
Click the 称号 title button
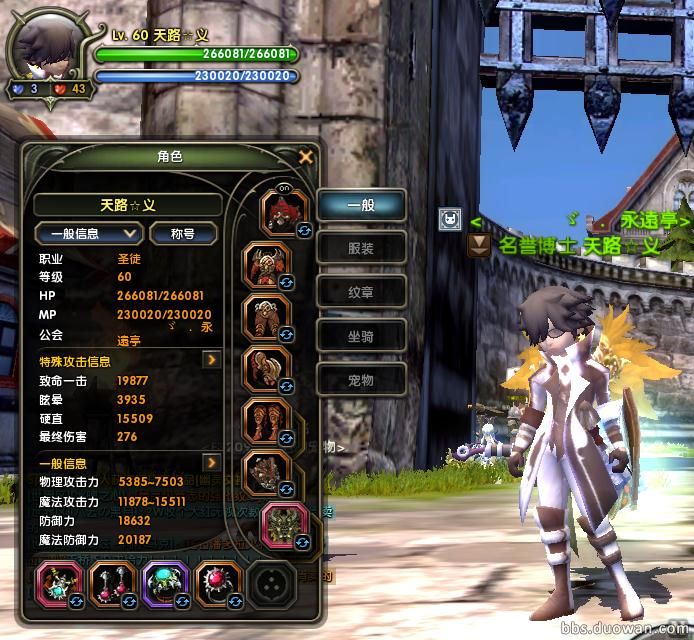click(x=182, y=233)
